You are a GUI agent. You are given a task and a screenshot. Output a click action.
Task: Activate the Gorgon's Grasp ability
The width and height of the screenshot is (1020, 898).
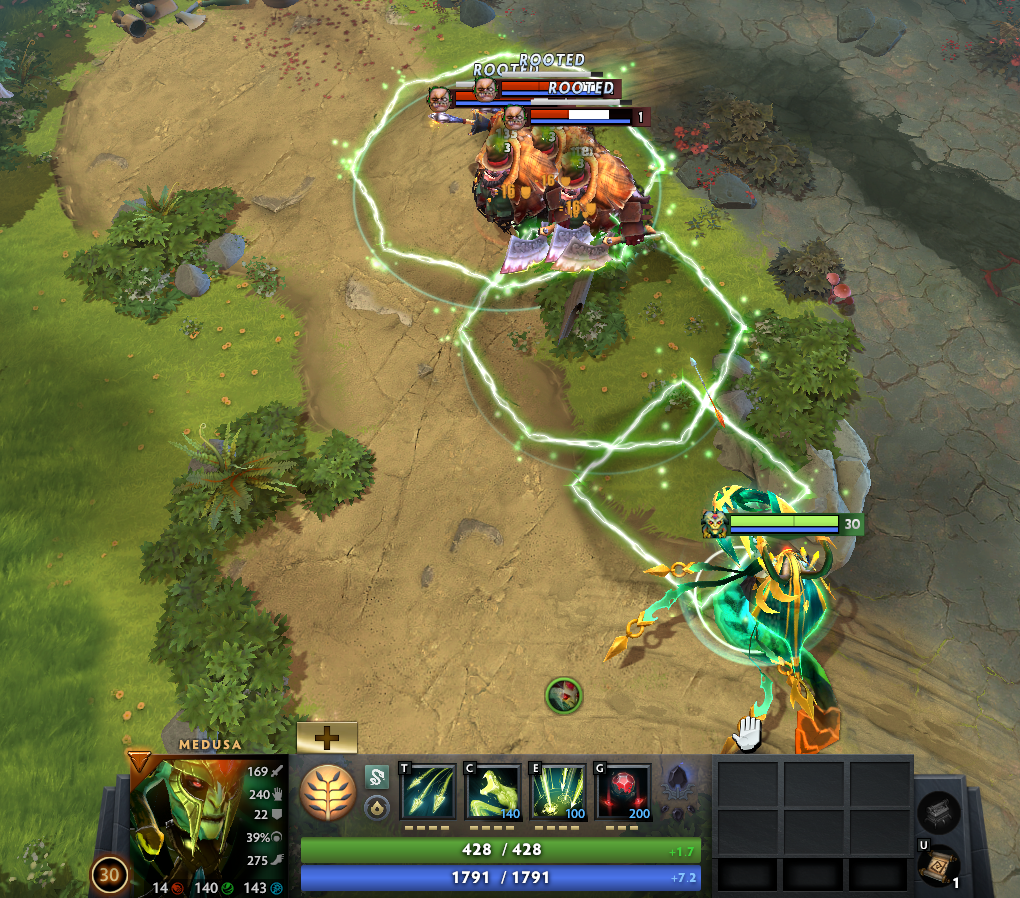pyautogui.click(x=558, y=792)
